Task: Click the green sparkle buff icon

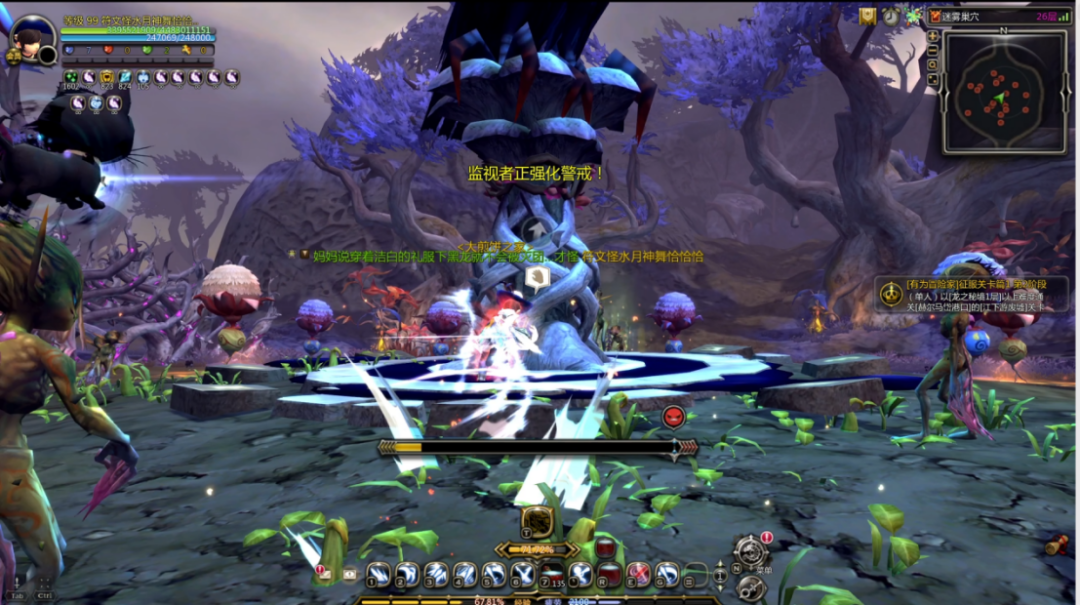Action: [71, 77]
